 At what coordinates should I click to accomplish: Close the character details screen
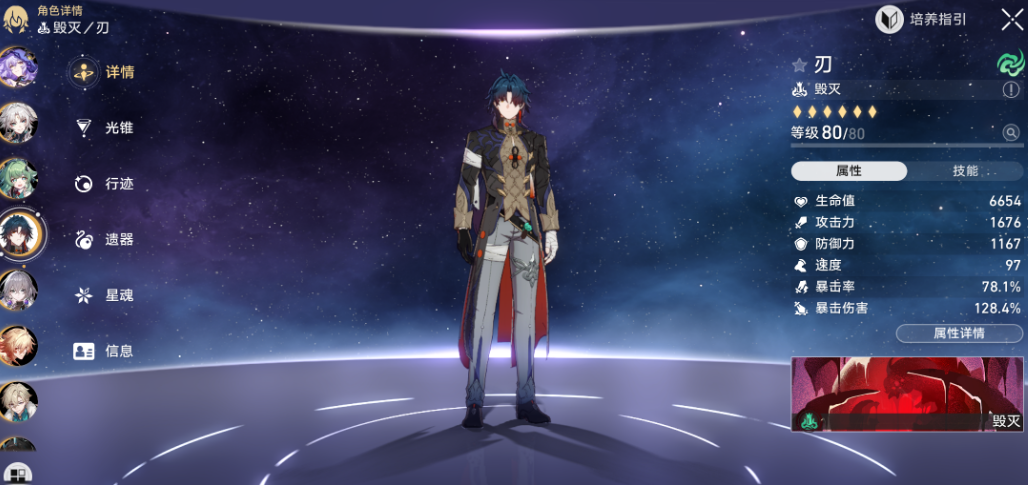(1011, 19)
